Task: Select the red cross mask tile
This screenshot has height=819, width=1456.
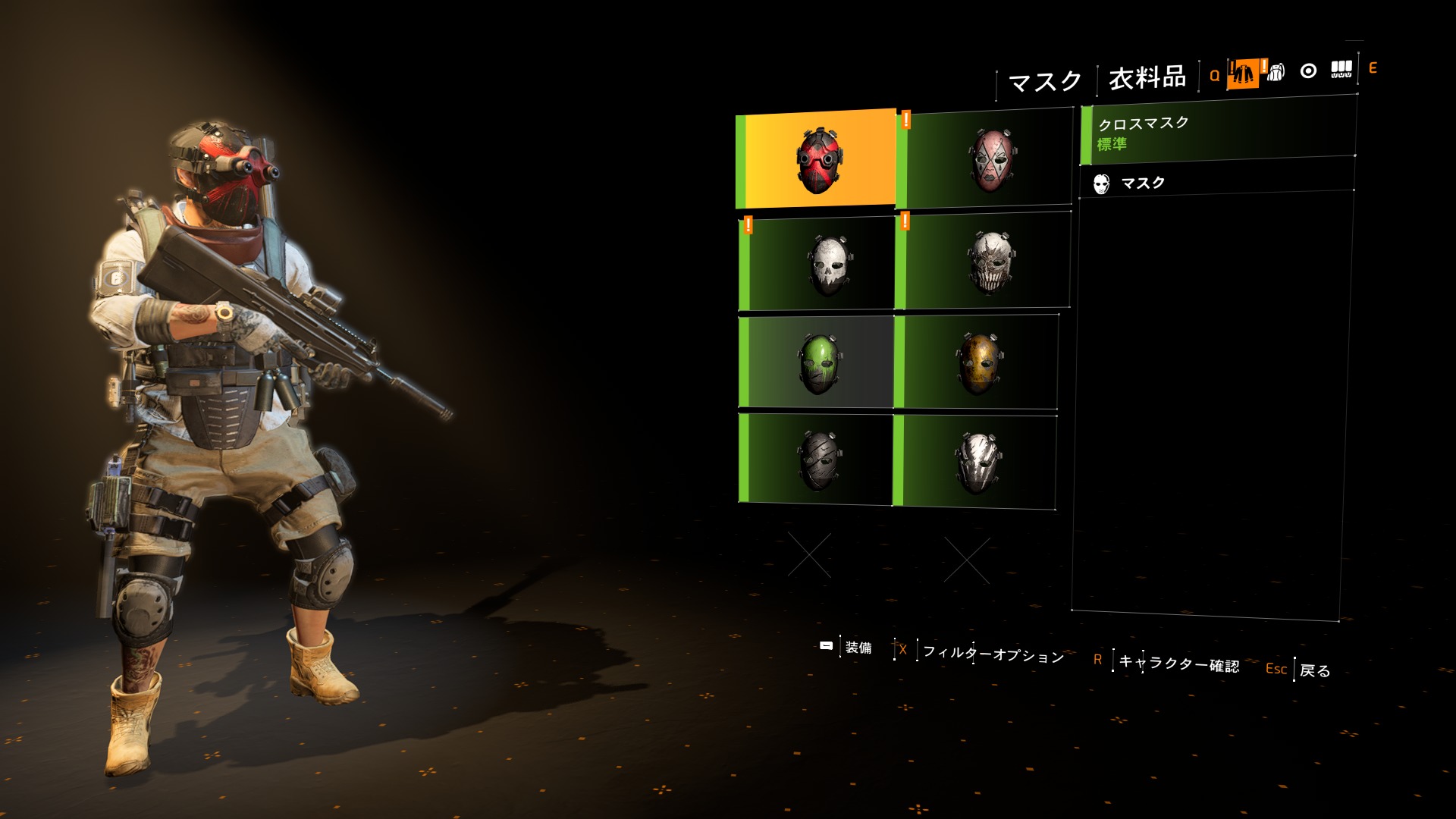Action: click(817, 159)
